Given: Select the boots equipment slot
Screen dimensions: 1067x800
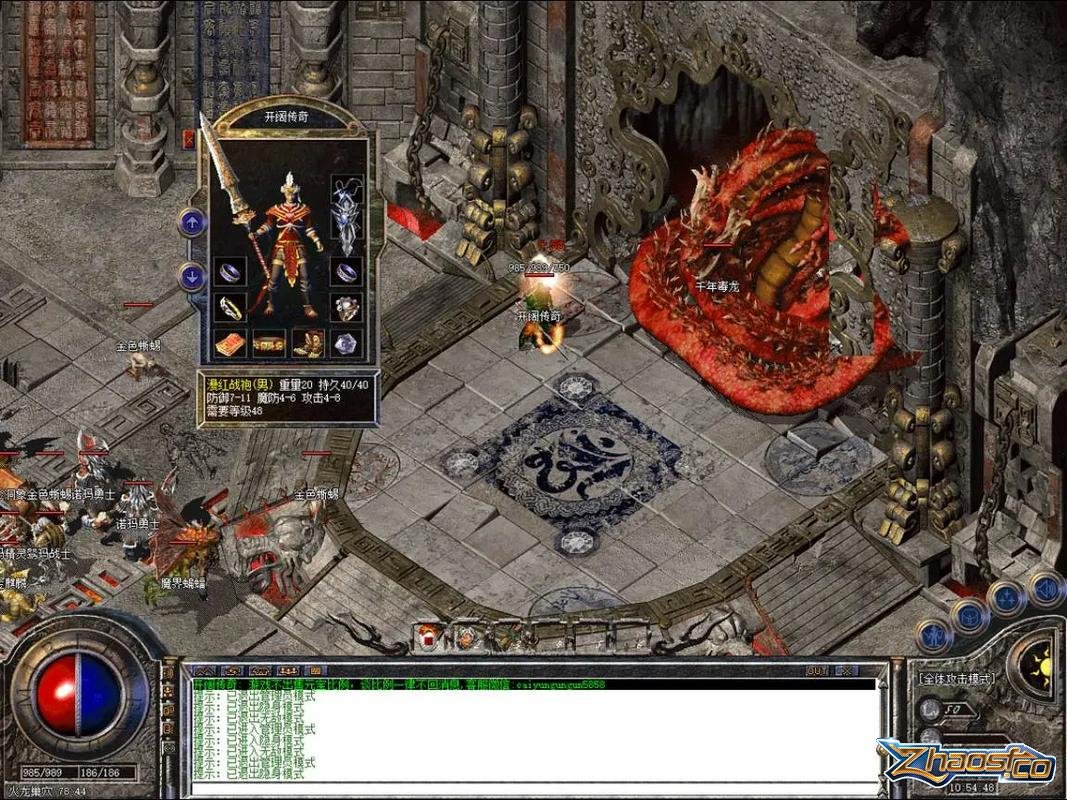Looking at the screenshot, I should [x=309, y=343].
